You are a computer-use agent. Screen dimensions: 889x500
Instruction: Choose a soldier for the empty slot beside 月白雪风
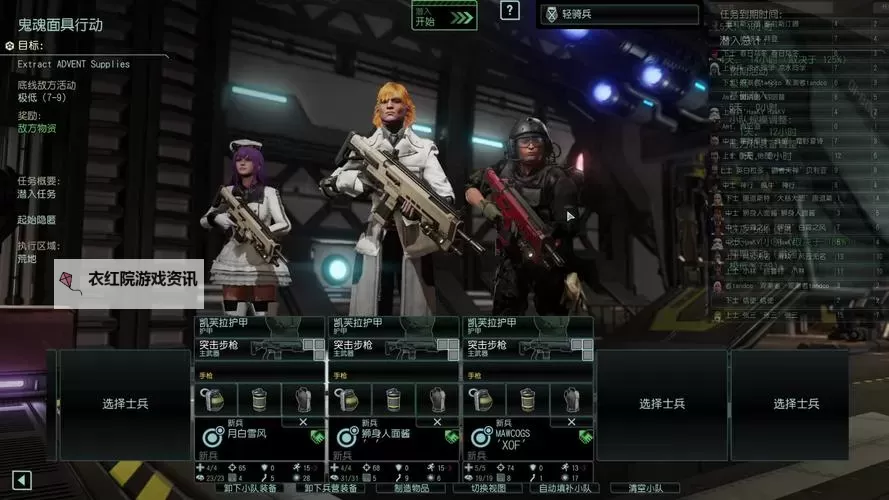pos(125,404)
